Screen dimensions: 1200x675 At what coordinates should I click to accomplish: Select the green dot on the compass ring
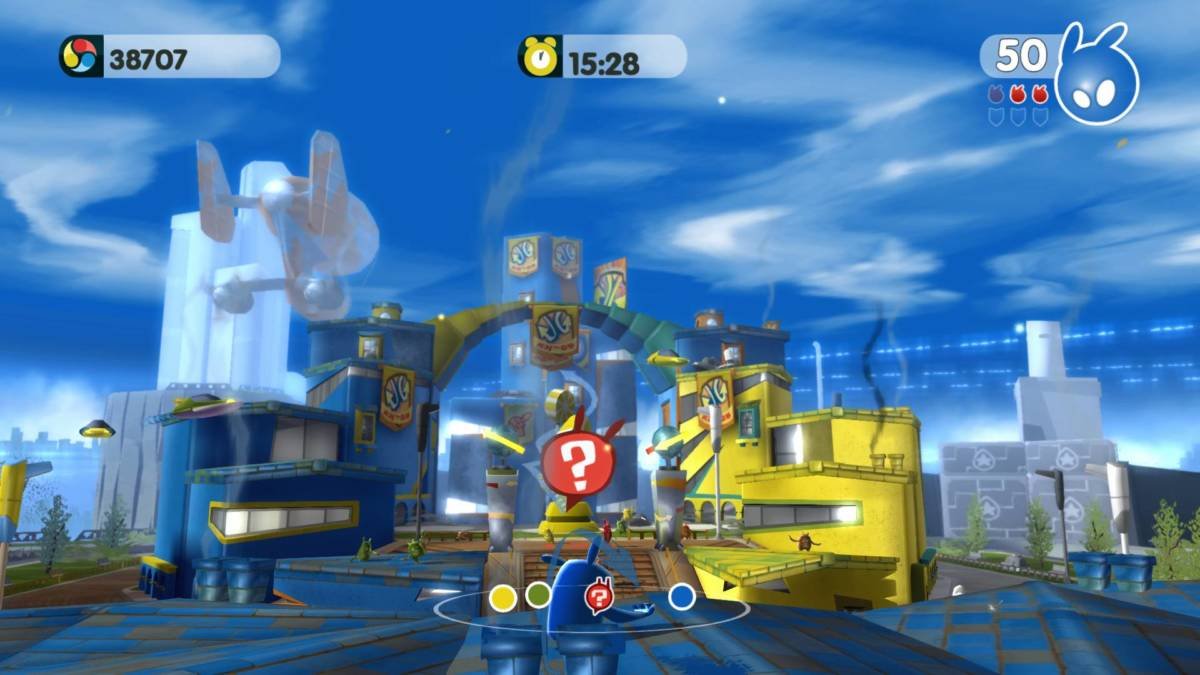coord(538,595)
